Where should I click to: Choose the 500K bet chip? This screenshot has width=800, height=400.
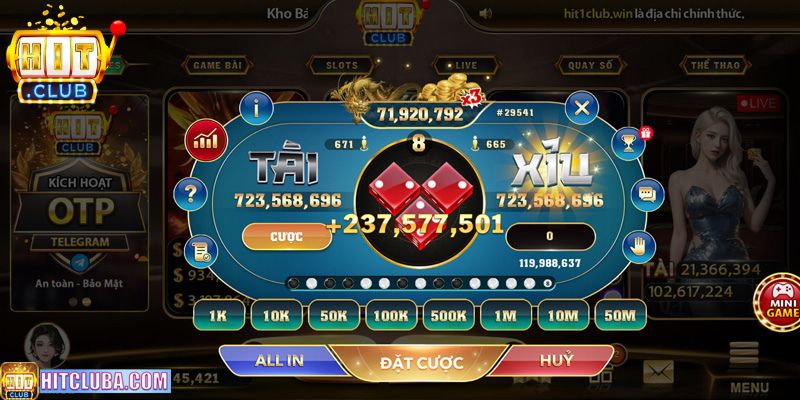(x=449, y=316)
